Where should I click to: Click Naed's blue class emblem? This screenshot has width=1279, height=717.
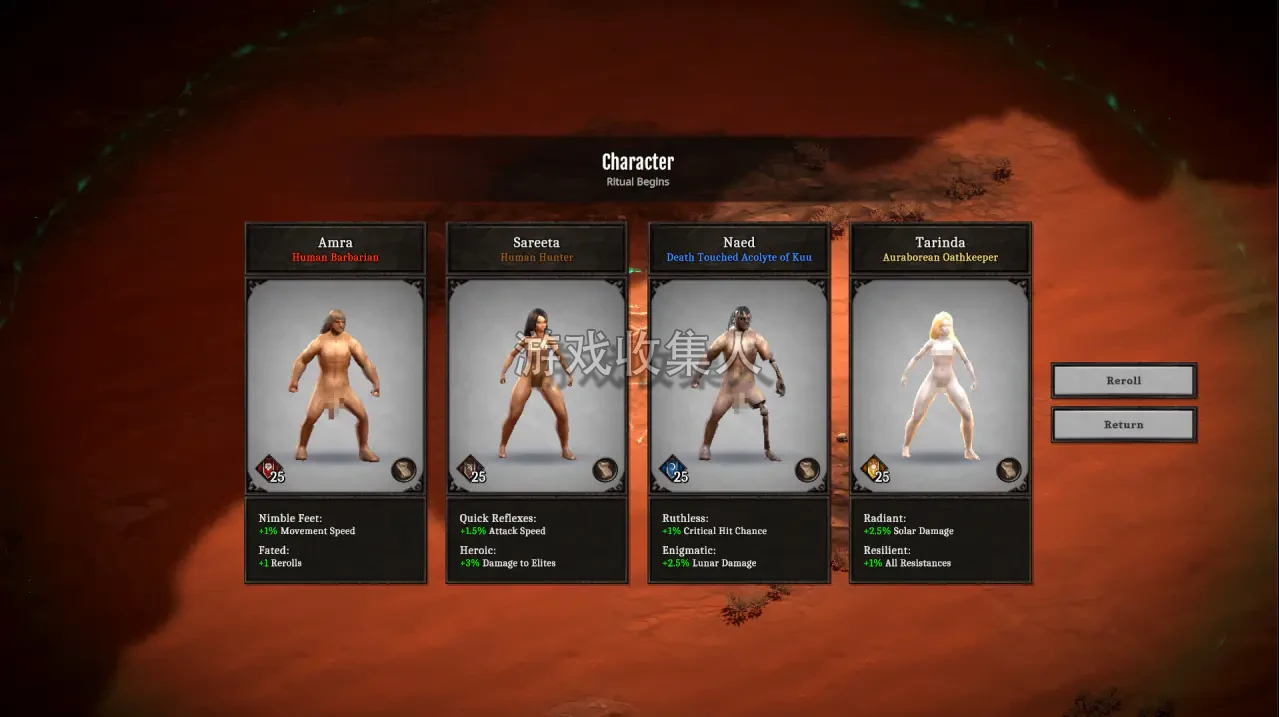point(671,467)
